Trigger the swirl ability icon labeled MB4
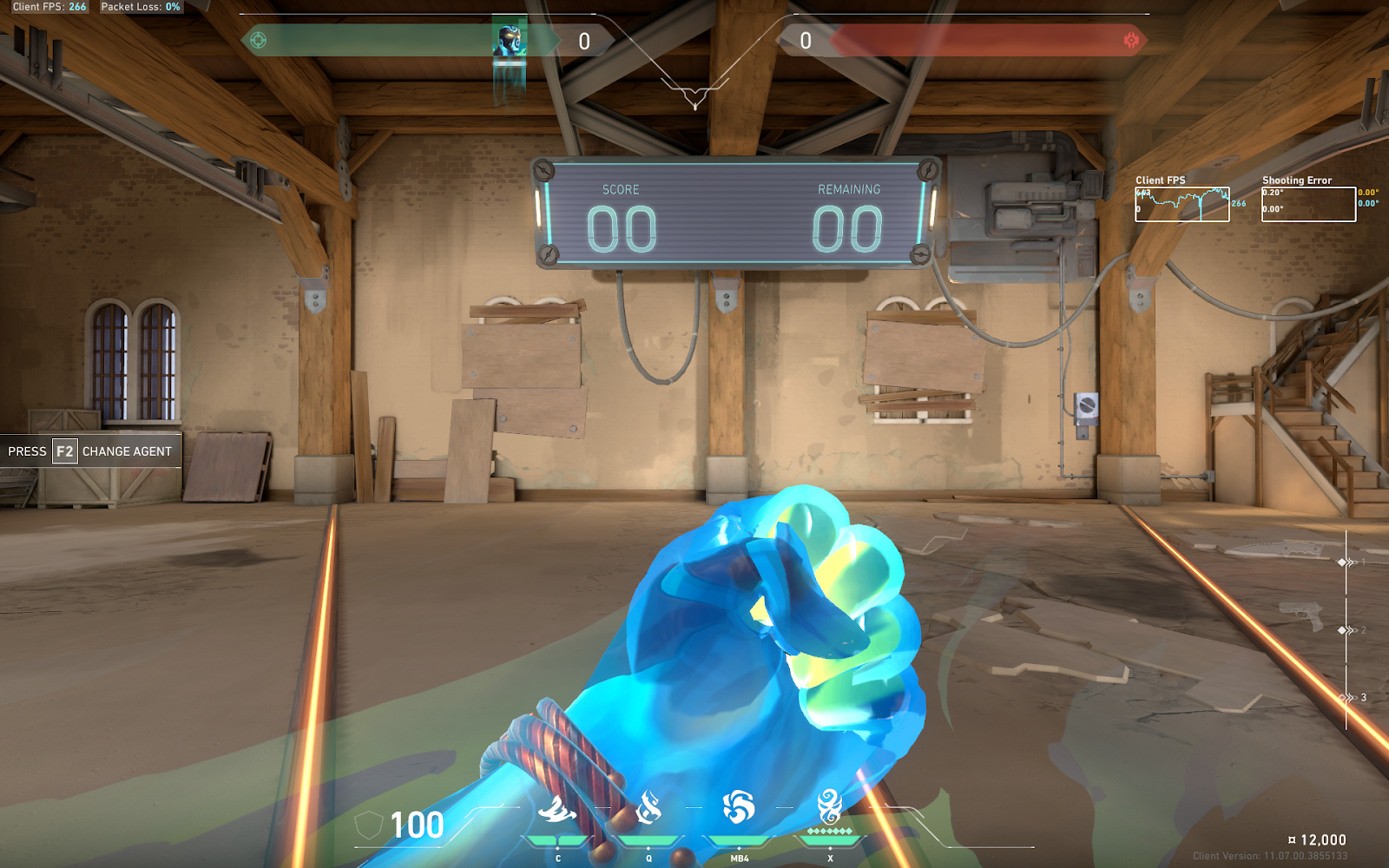Image resolution: width=1389 pixels, height=868 pixels. tap(739, 807)
